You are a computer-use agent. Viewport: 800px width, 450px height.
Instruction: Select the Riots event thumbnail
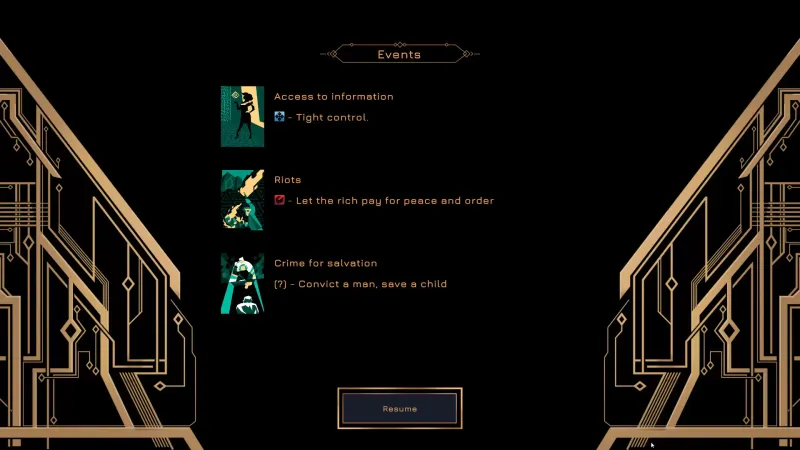pyautogui.click(x=242, y=200)
